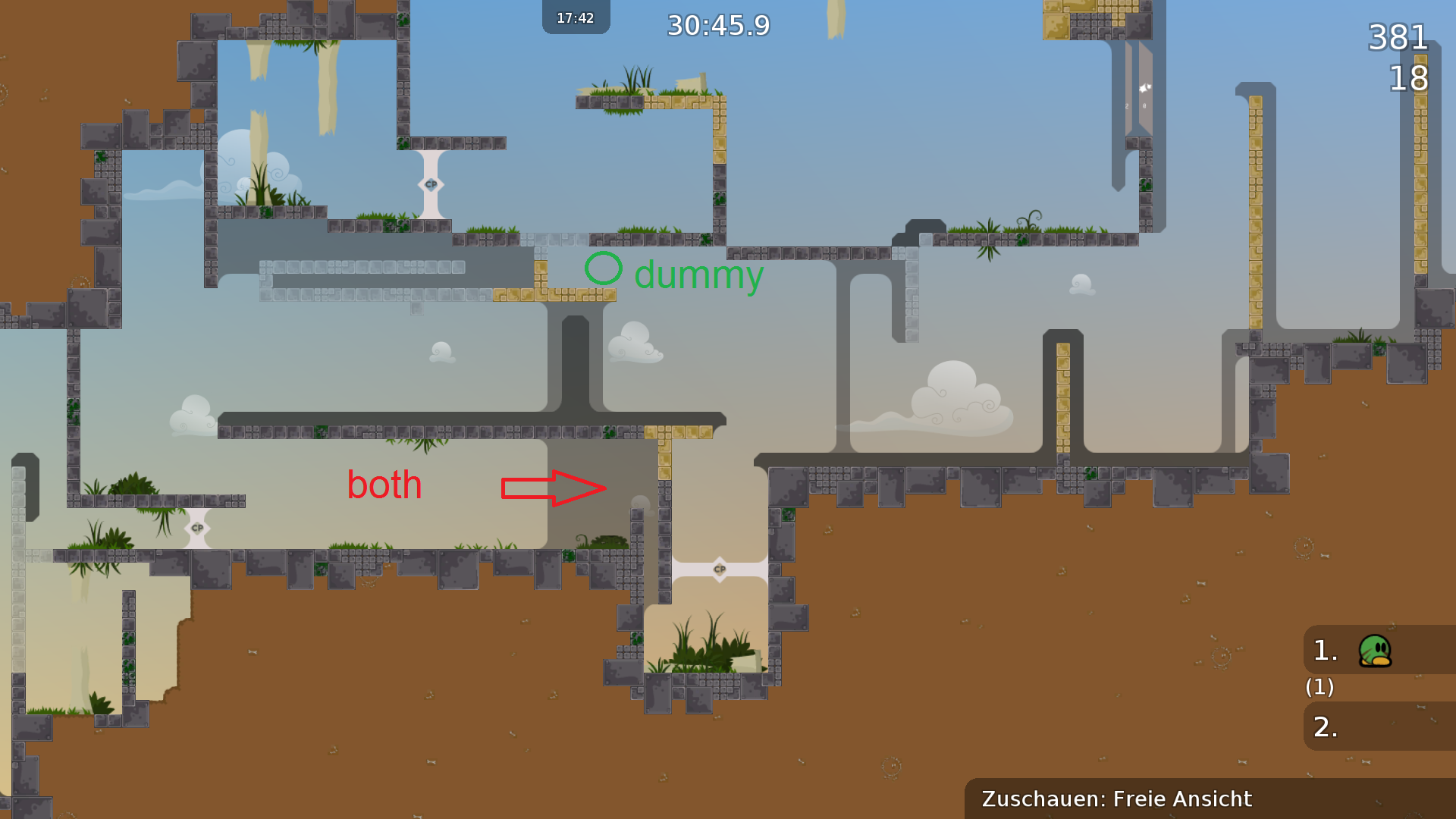Screen dimensions: 1456x819
Task: Click the "Zuschauen: Freie Ansicht" spectator label
Action: click(x=1116, y=799)
